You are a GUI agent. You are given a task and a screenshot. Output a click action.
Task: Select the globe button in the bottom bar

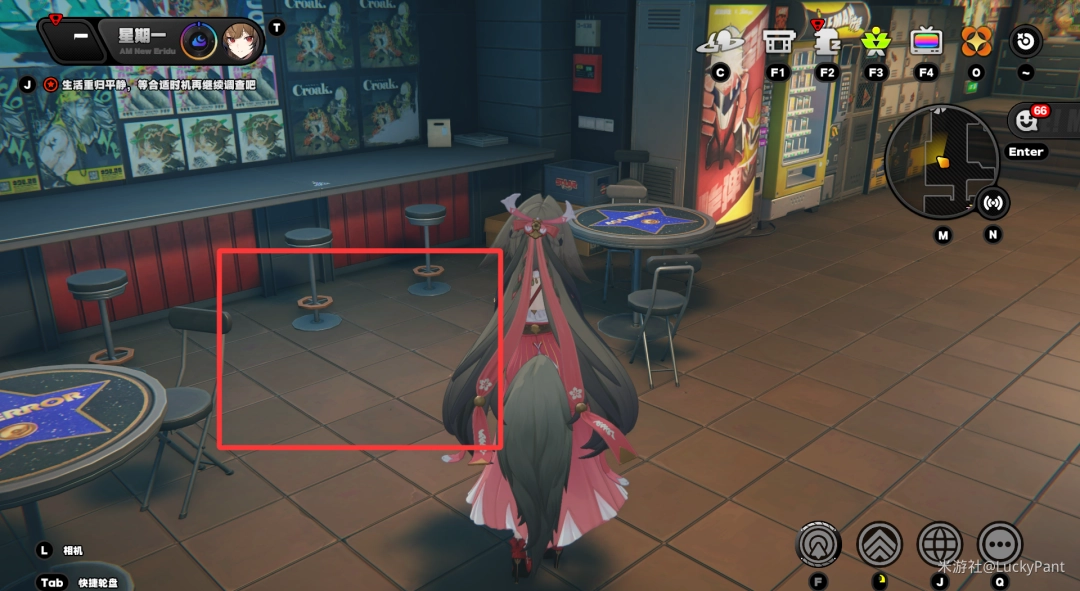pyautogui.click(x=940, y=545)
